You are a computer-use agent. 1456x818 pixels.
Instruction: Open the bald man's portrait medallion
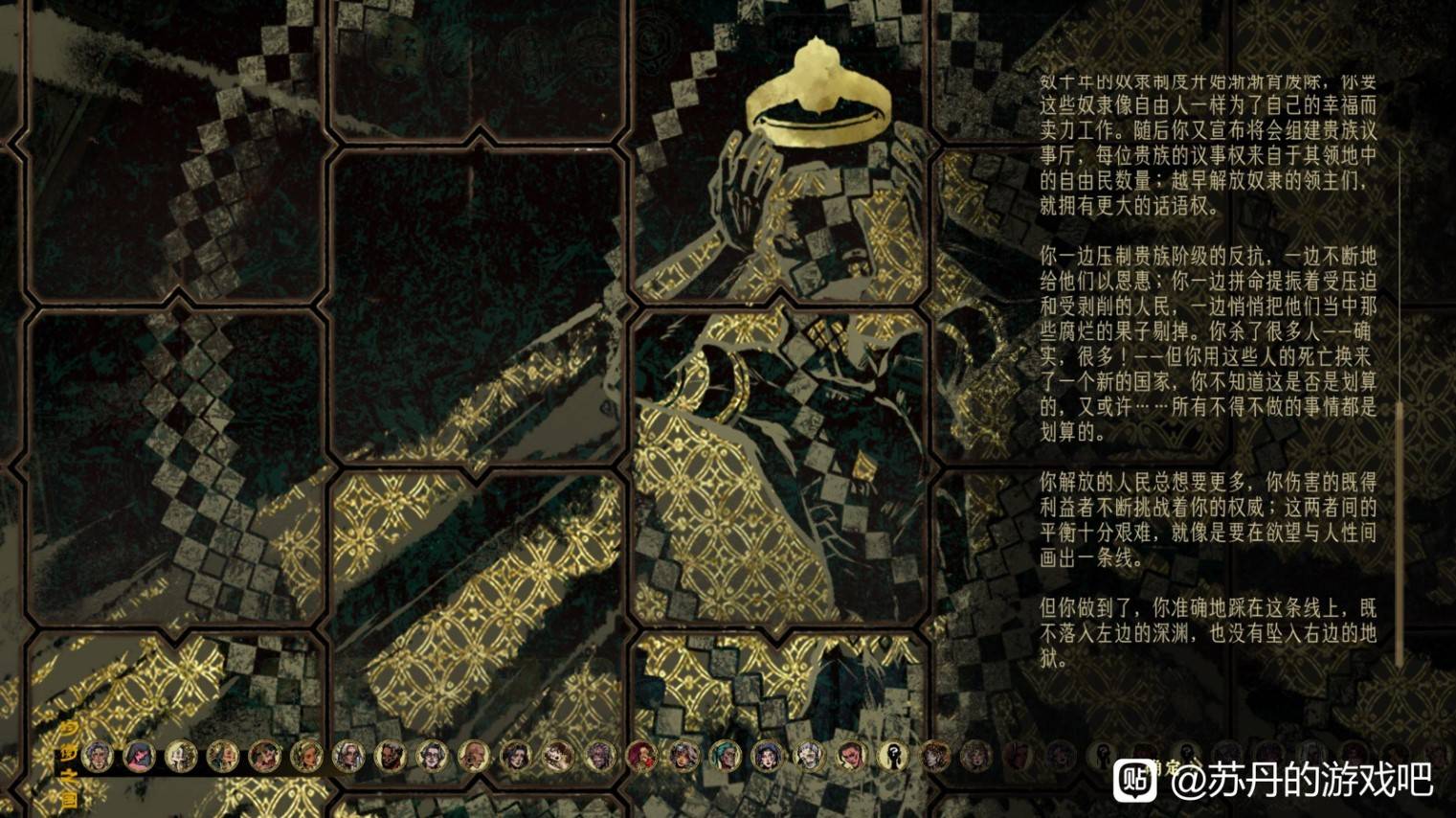pos(475,757)
